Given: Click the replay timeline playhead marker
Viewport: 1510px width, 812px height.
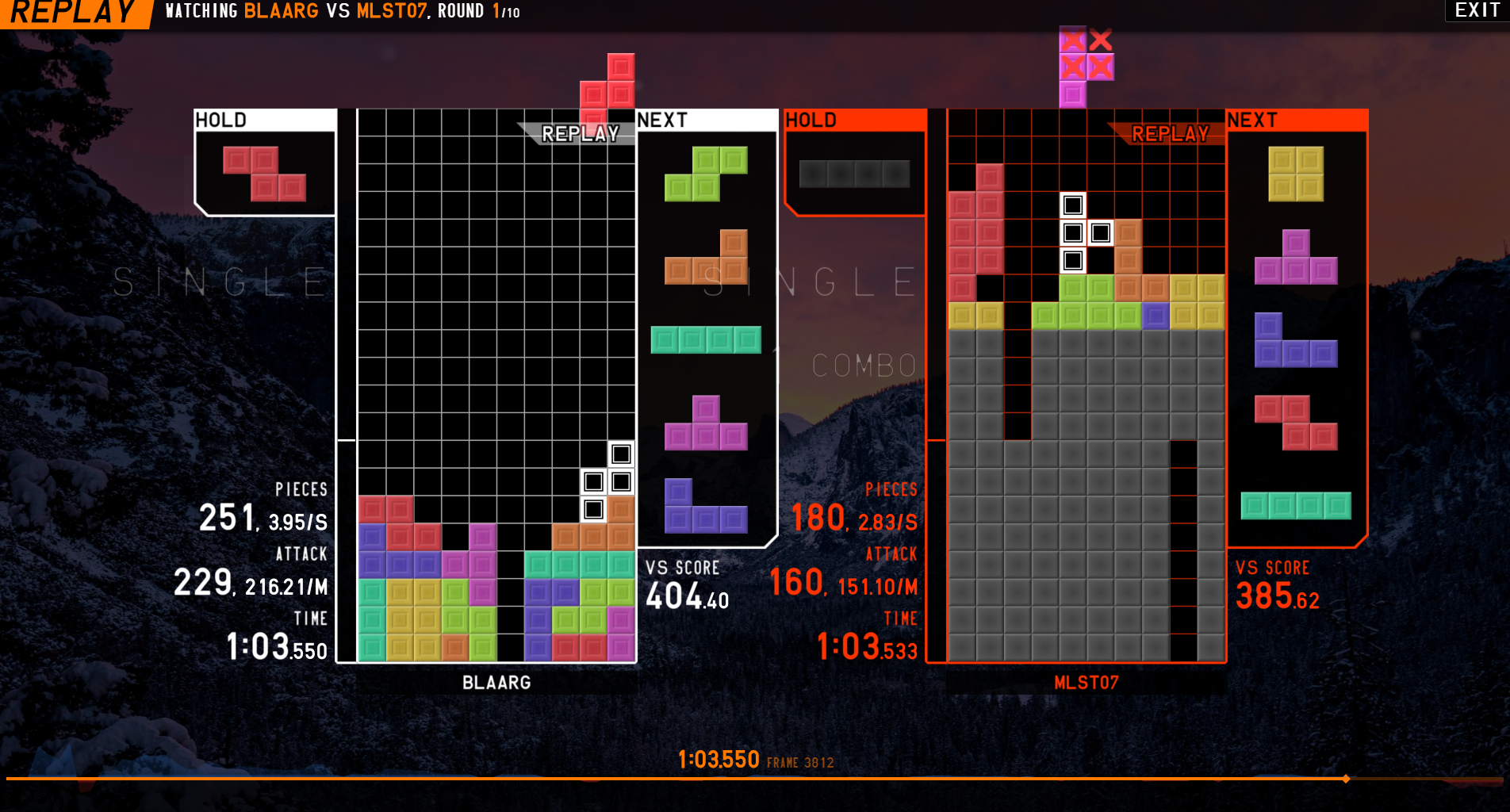Looking at the screenshot, I should [1346, 779].
